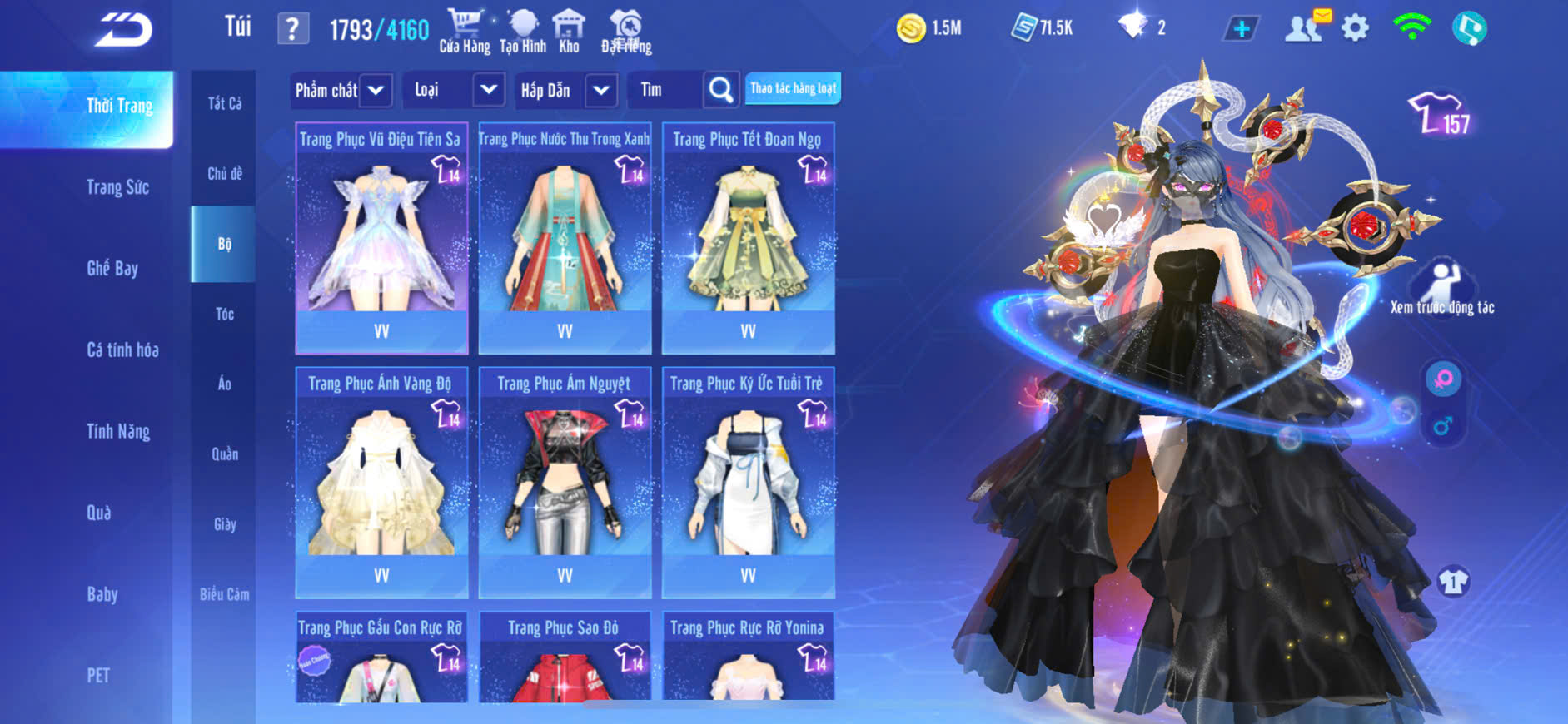Image resolution: width=1568 pixels, height=724 pixels.
Task: Switch to the Ghế Bay category
Action: pyautogui.click(x=112, y=268)
